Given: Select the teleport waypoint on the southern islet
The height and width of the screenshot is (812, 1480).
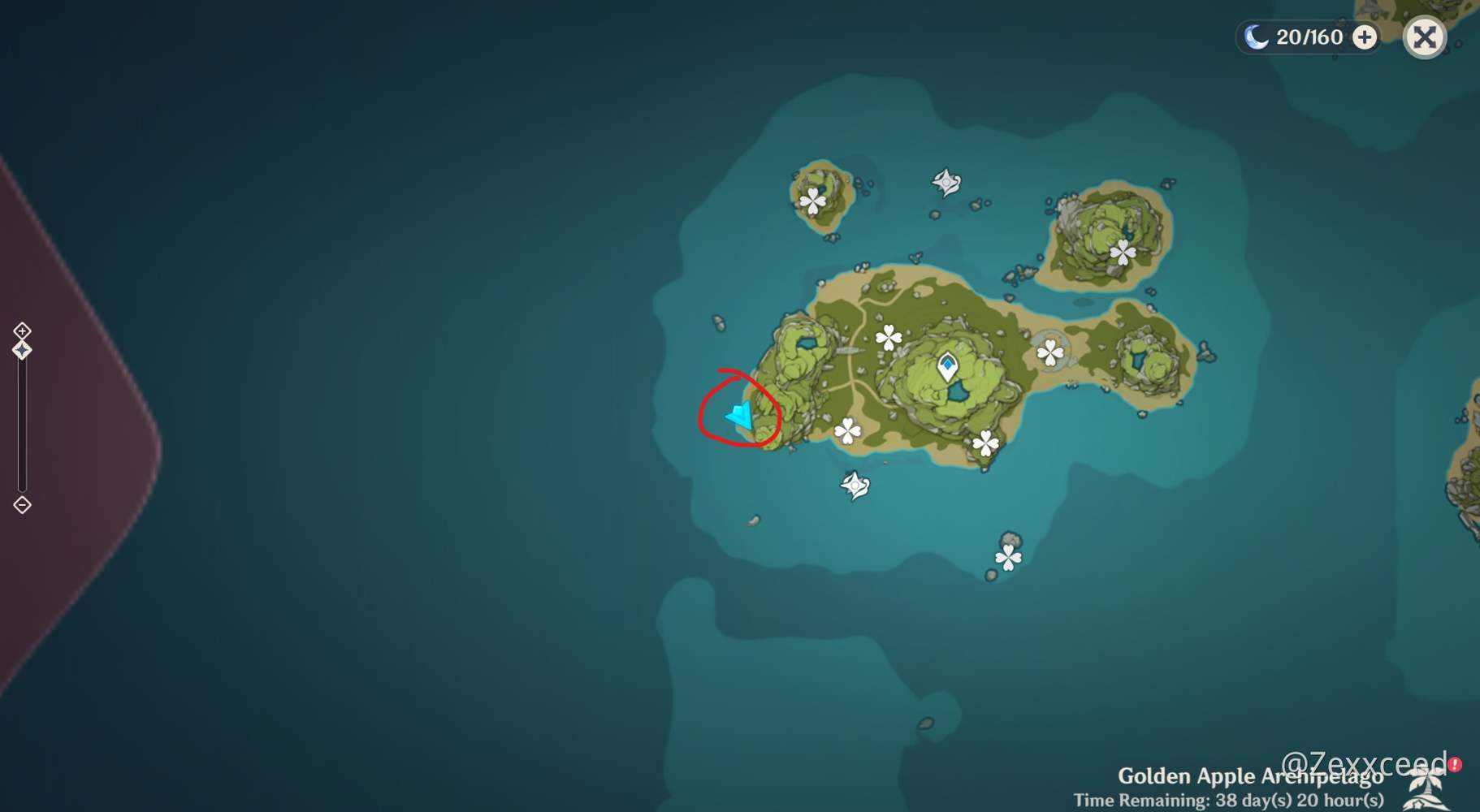Looking at the screenshot, I should pyautogui.click(x=1007, y=557).
